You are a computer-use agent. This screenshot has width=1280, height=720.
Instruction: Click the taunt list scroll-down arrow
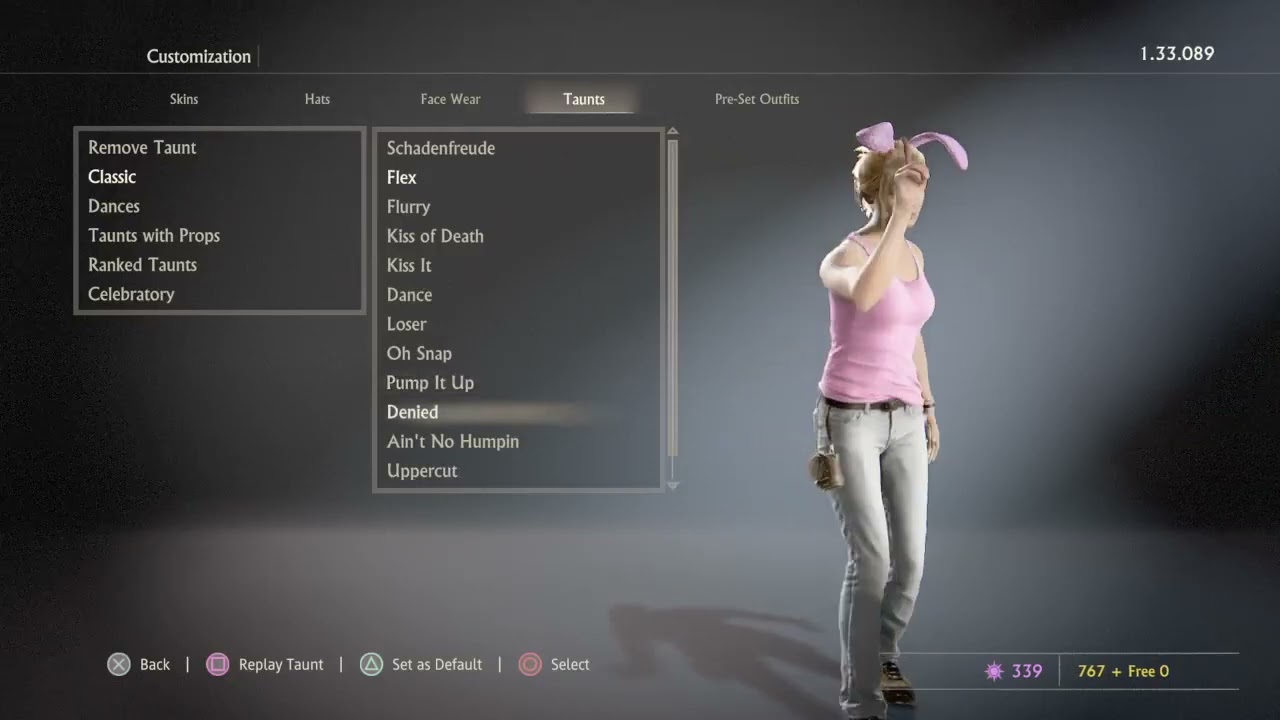(672, 485)
